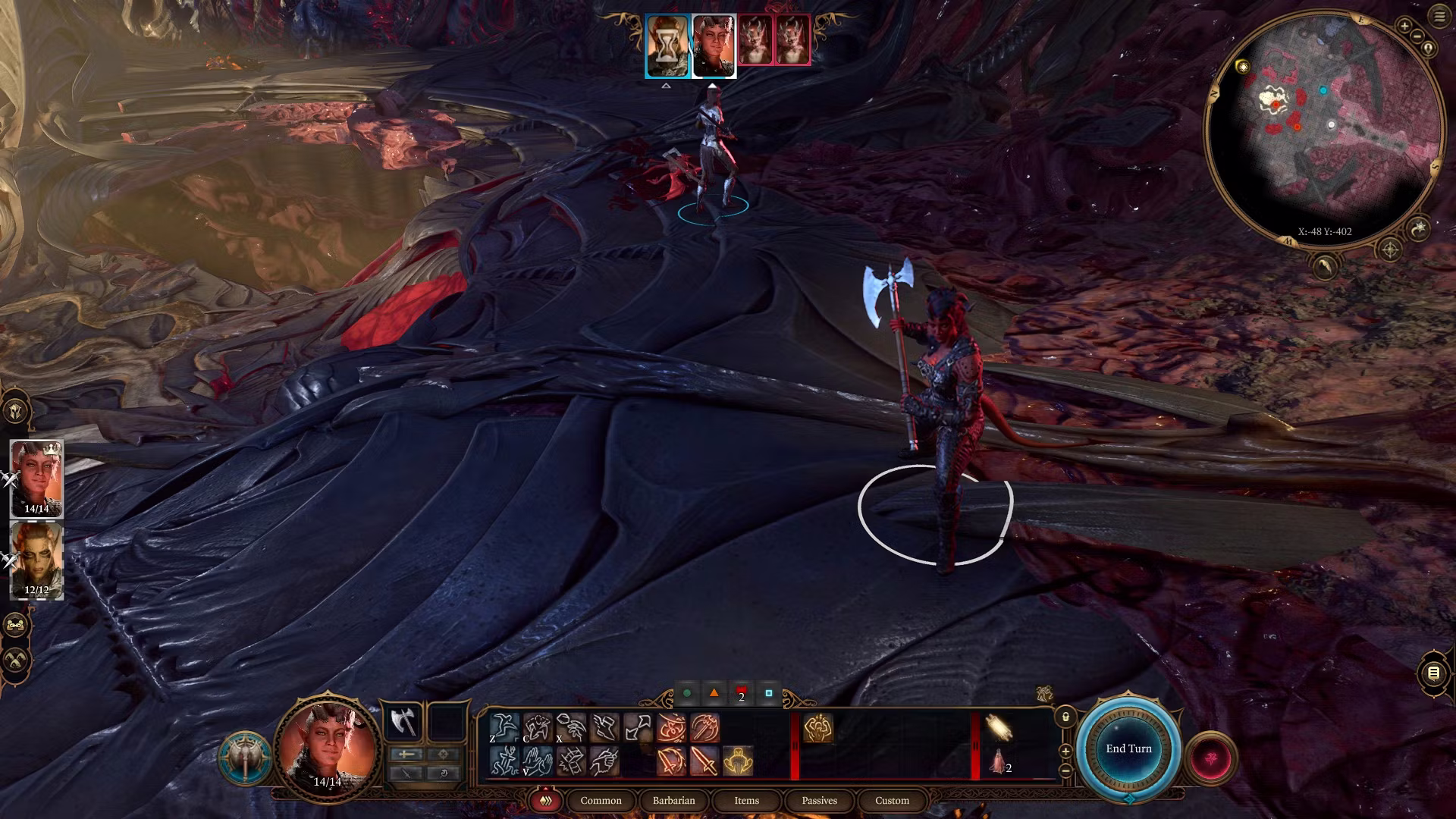Select the sword attack ability icon
Screen dimensions: 1456x819
tap(704, 761)
